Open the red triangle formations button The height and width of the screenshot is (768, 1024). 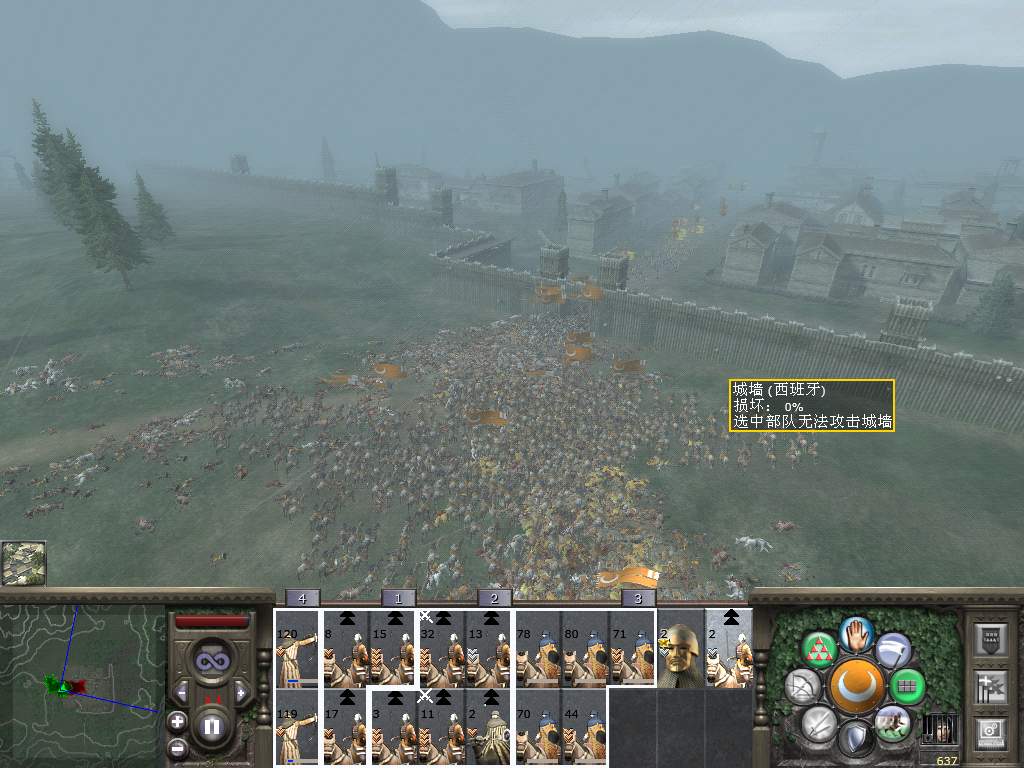point(819,650)
